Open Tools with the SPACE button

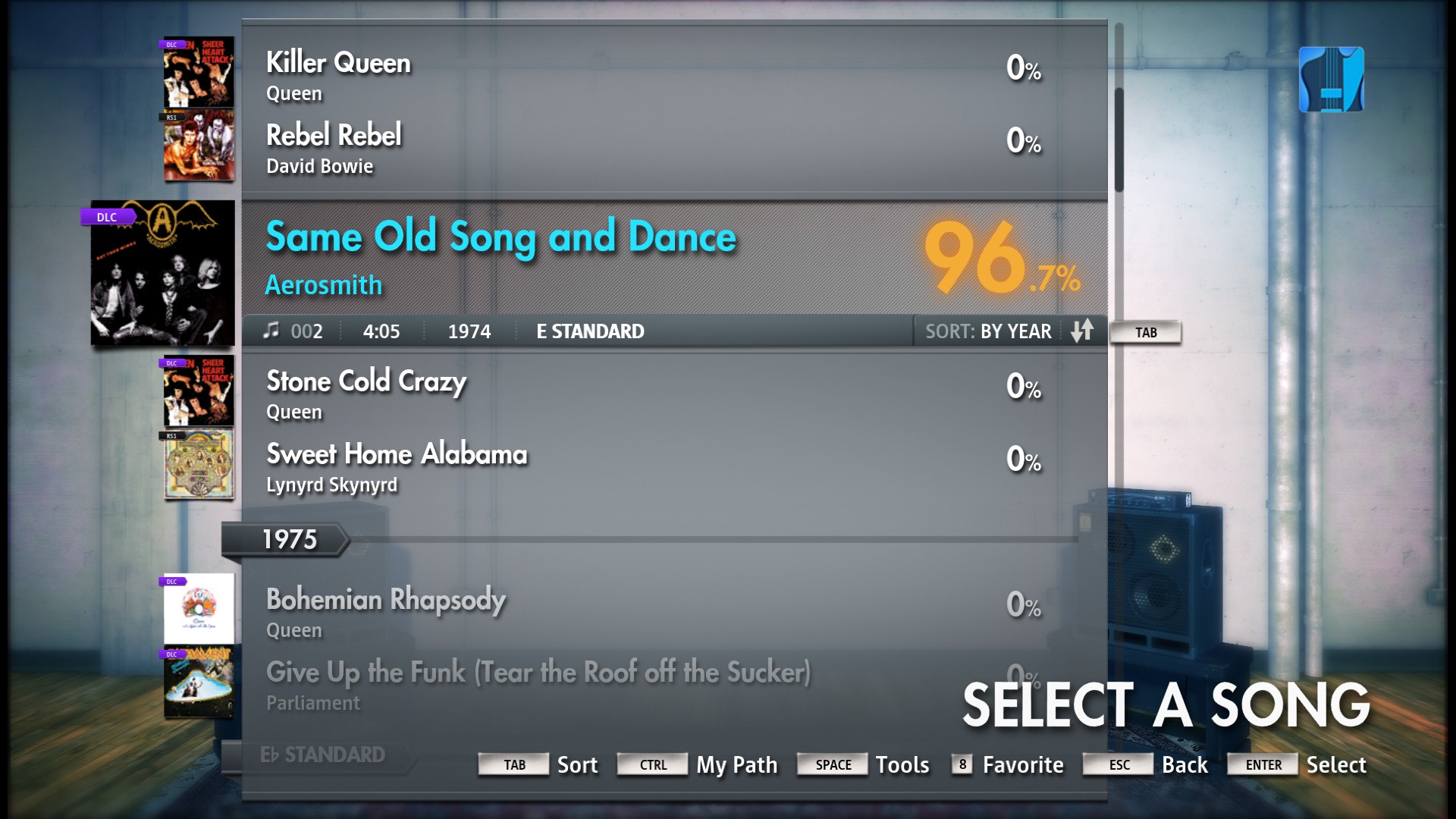[x=832, y=765]
